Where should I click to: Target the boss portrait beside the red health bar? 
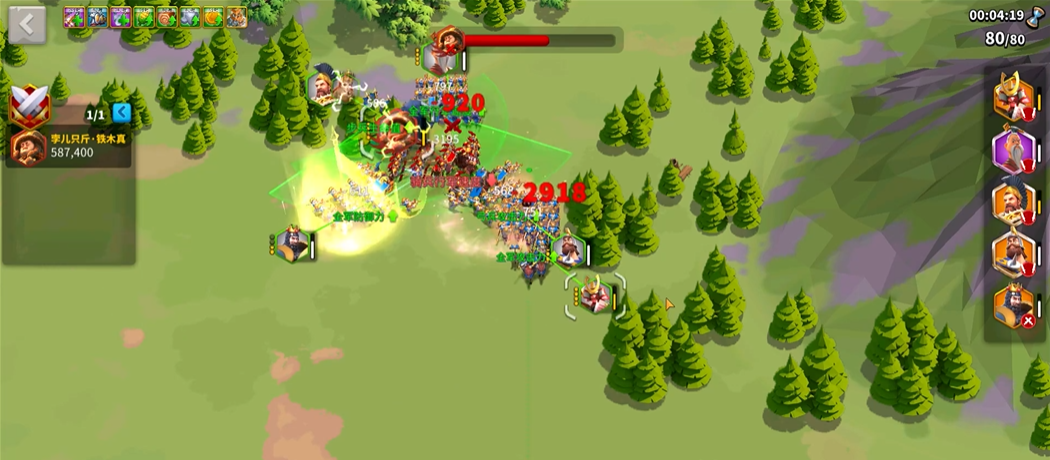[x=443, y=50]
